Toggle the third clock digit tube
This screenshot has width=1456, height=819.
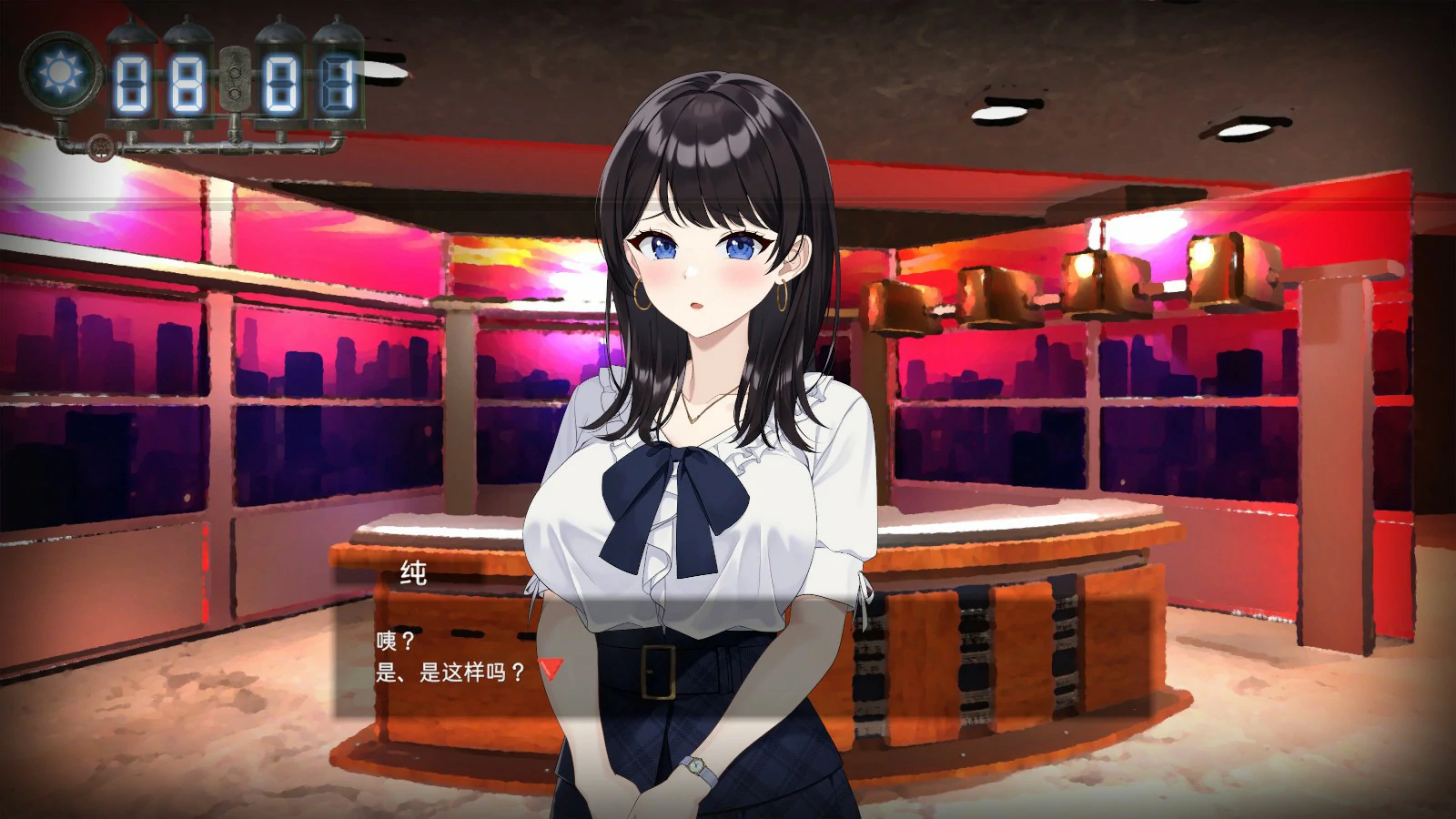pos(282,85)
